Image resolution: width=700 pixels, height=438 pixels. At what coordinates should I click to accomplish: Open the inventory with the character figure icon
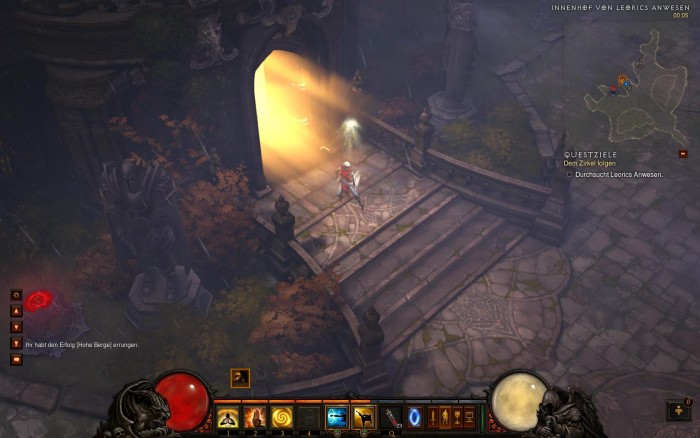446,417
